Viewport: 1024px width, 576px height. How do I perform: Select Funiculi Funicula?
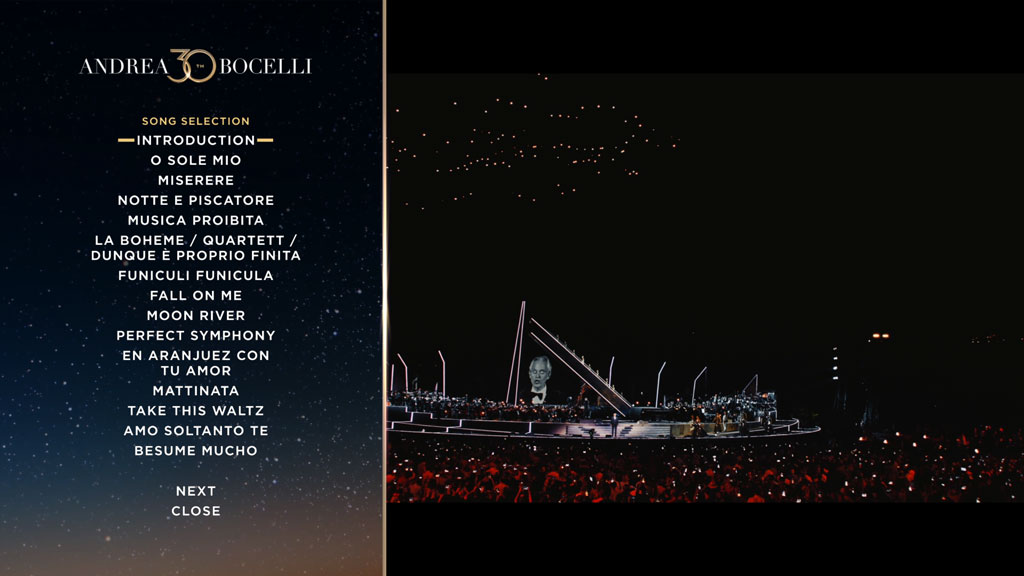pyautogui.click(x=196, y=275)
